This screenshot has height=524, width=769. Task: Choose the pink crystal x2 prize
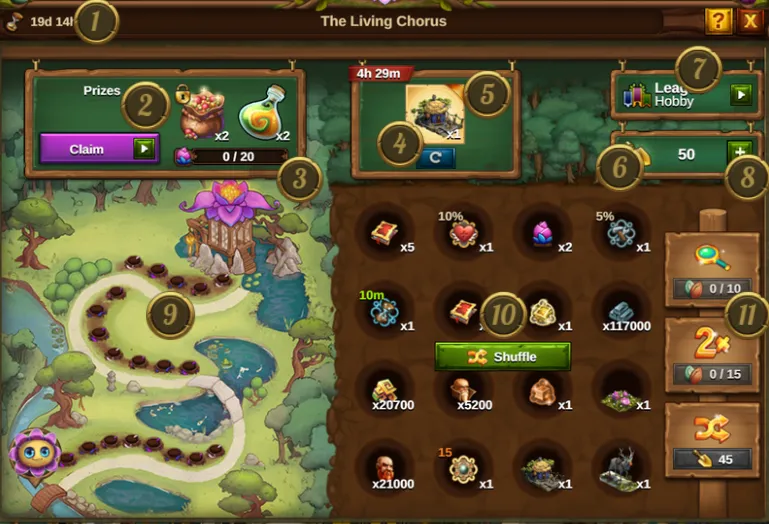pyautogui.click(x=541, y=235)
